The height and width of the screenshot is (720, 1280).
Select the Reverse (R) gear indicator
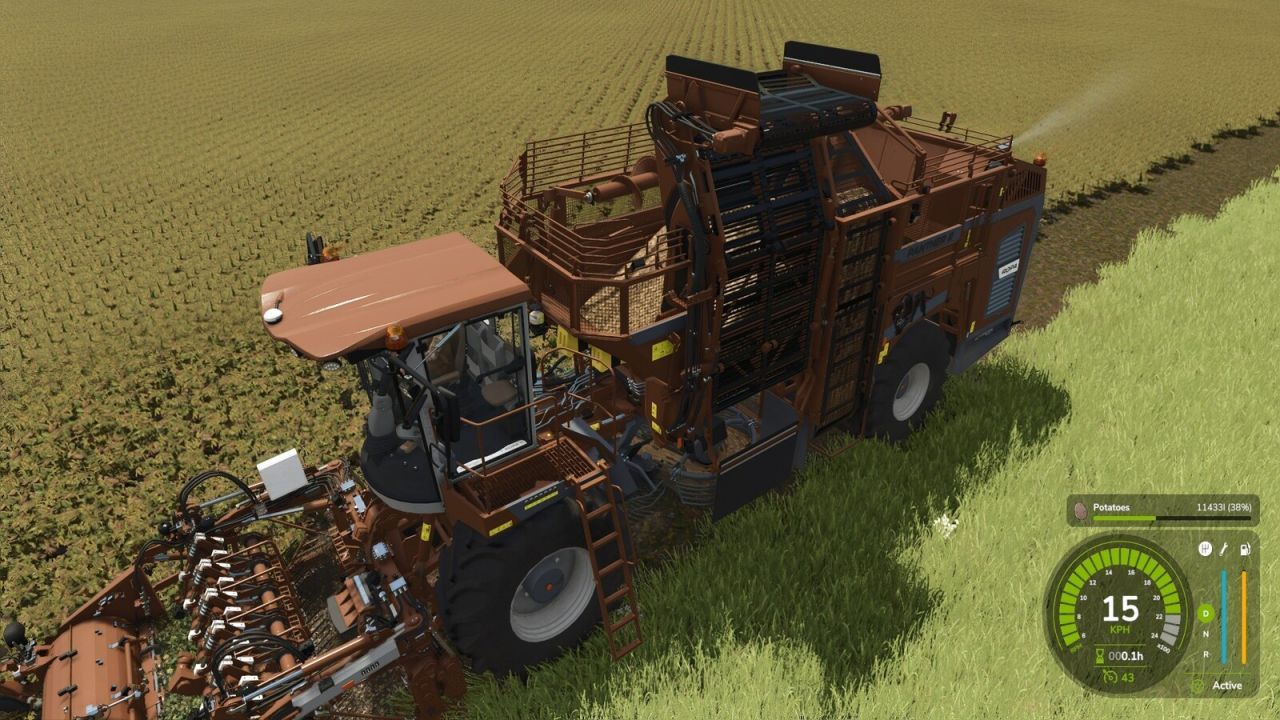[1205, 653]
